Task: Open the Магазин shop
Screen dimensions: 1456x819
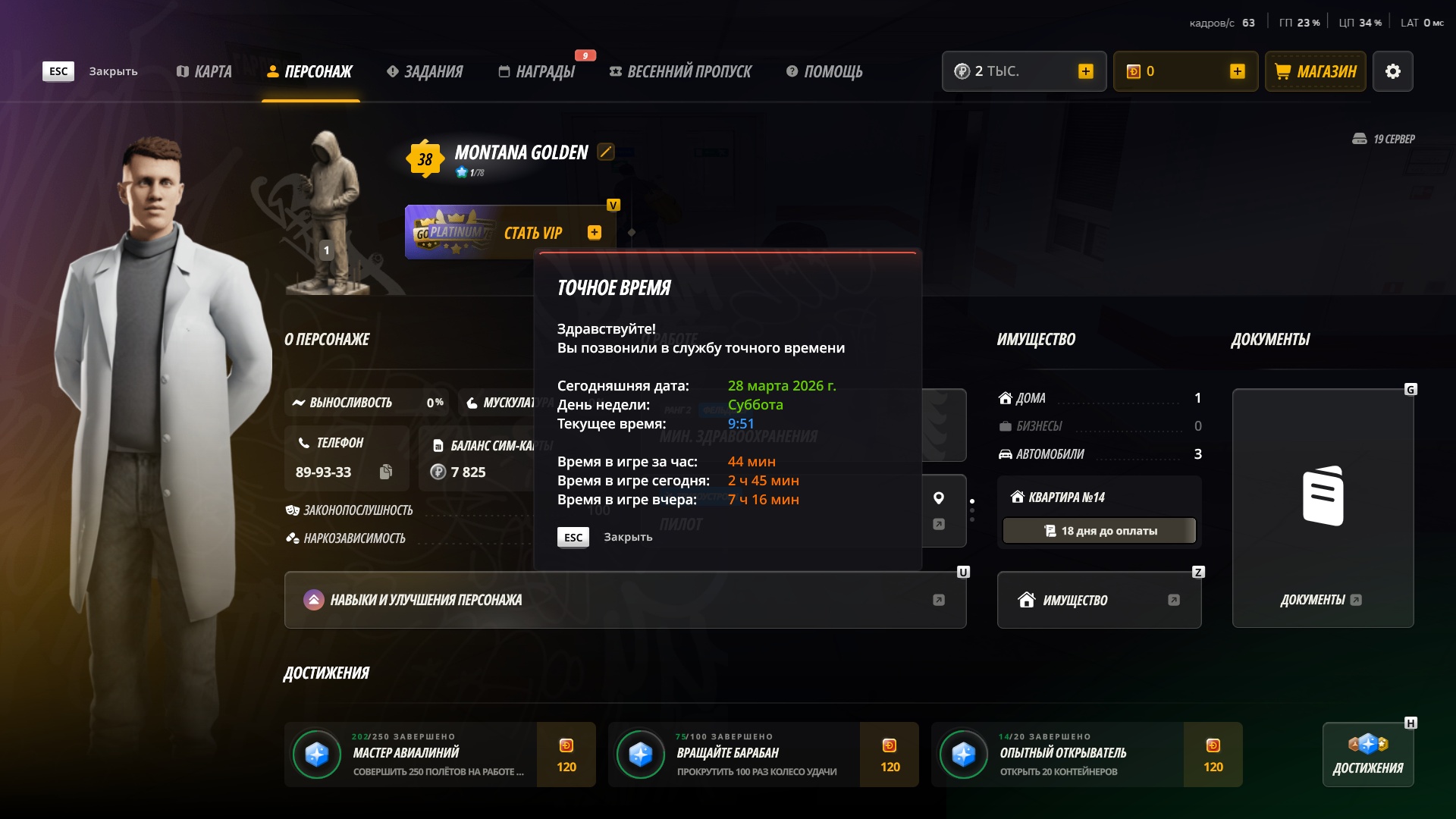Action: pos(1316,71)
